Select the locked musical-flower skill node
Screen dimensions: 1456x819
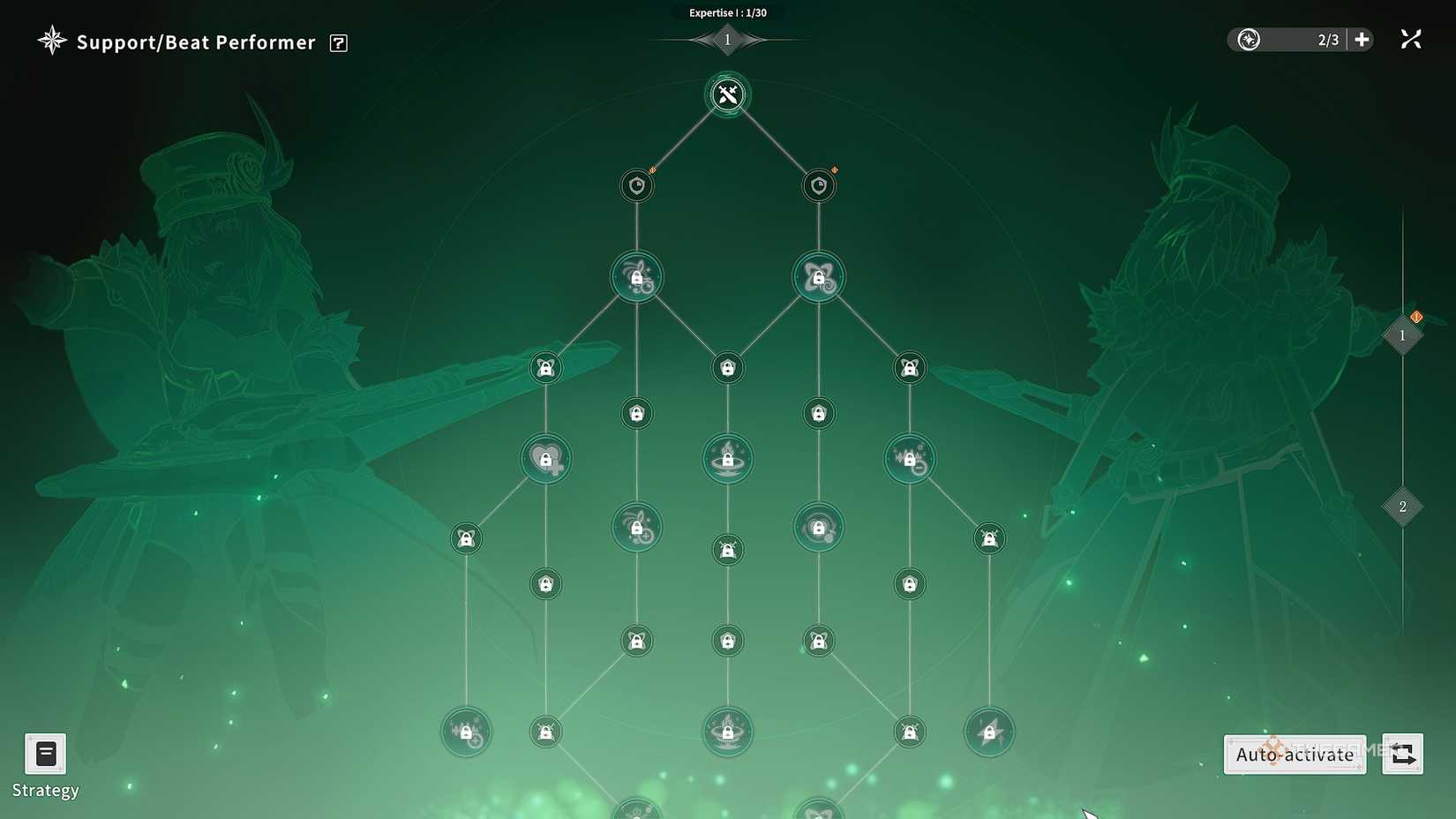[637, 275]
